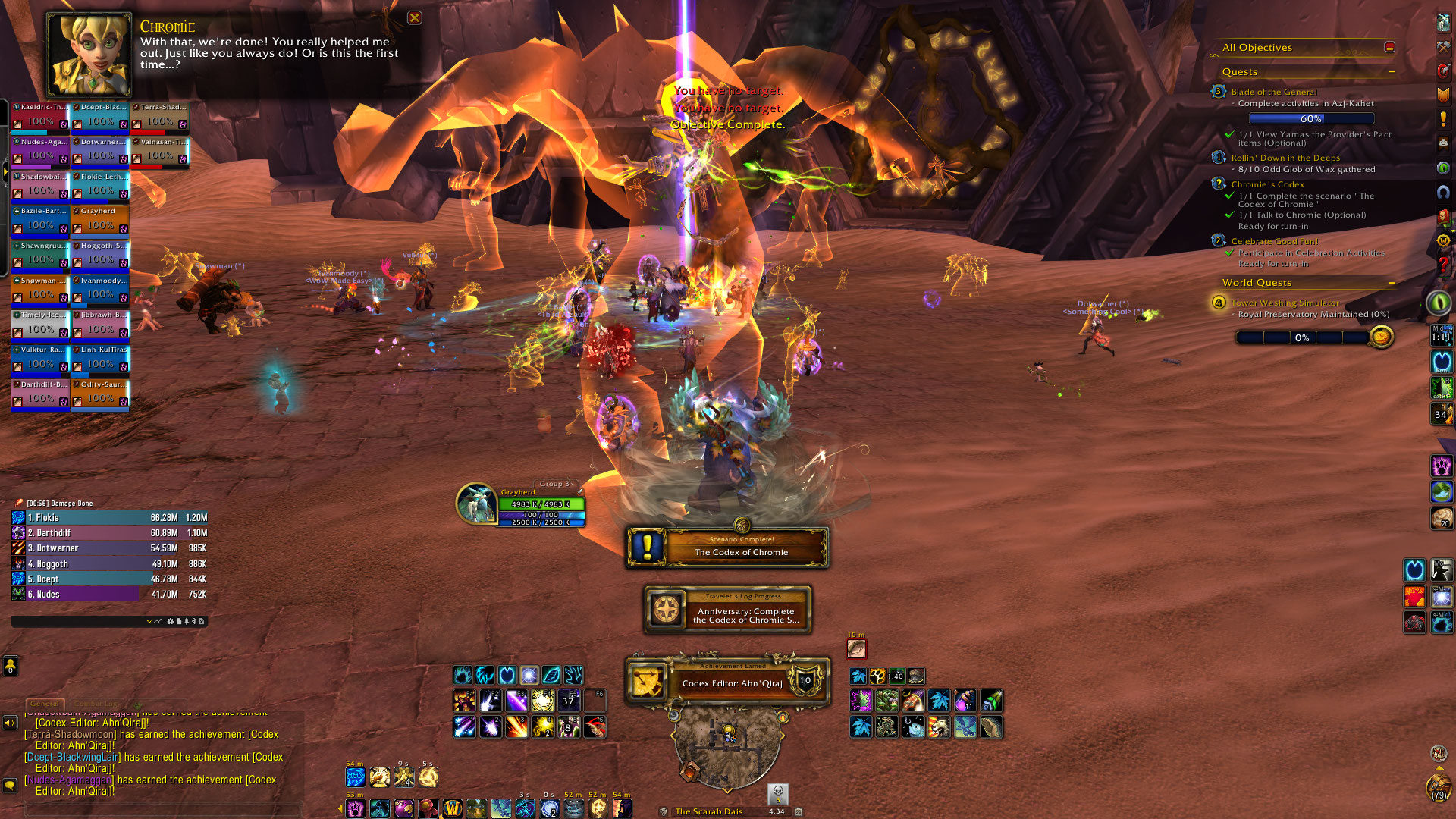Switch to the General chat tab
This screenshot has height=819, width=1456.
(x=45, y=704)
